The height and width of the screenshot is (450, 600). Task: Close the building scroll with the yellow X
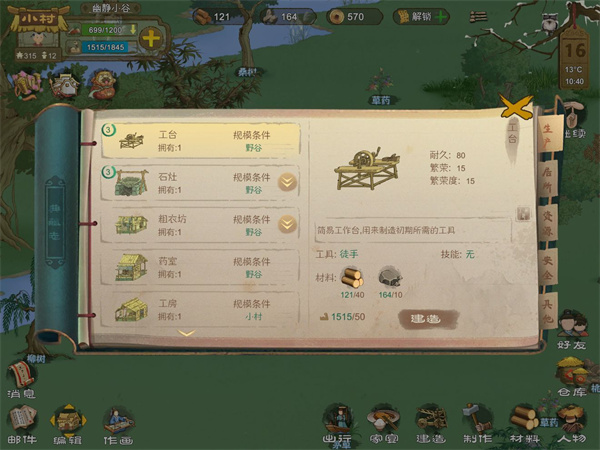coord(514,106)
